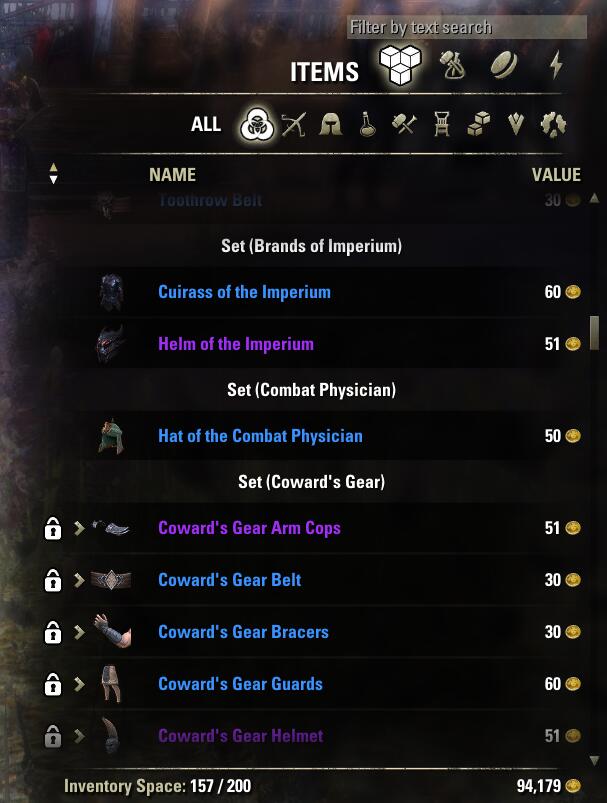Pick the Coward's Gear Arm Cops item
The image size is (607, 803).
click(249, 528)
